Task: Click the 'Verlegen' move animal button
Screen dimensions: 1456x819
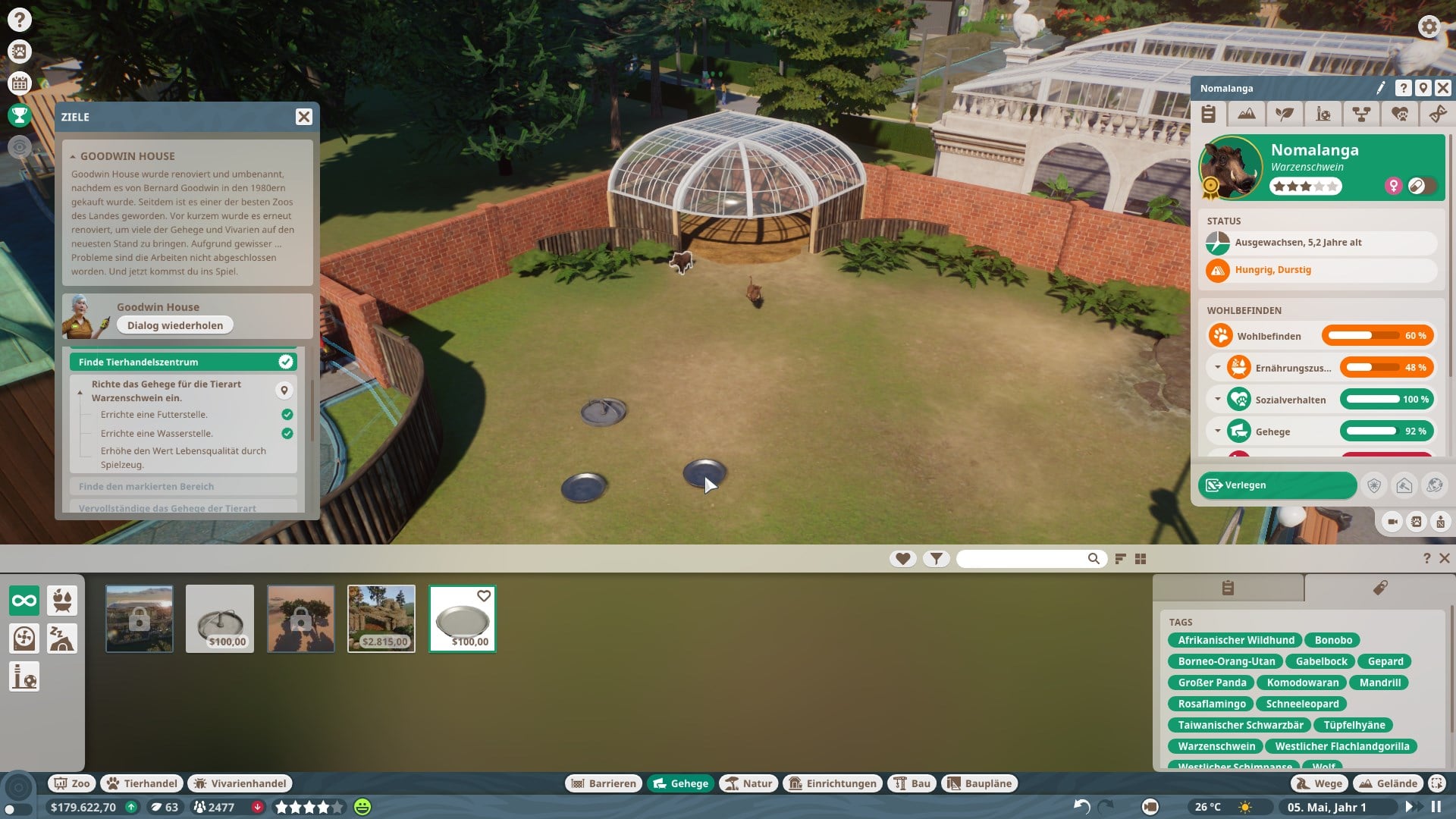Action: tap(1277, 485)
